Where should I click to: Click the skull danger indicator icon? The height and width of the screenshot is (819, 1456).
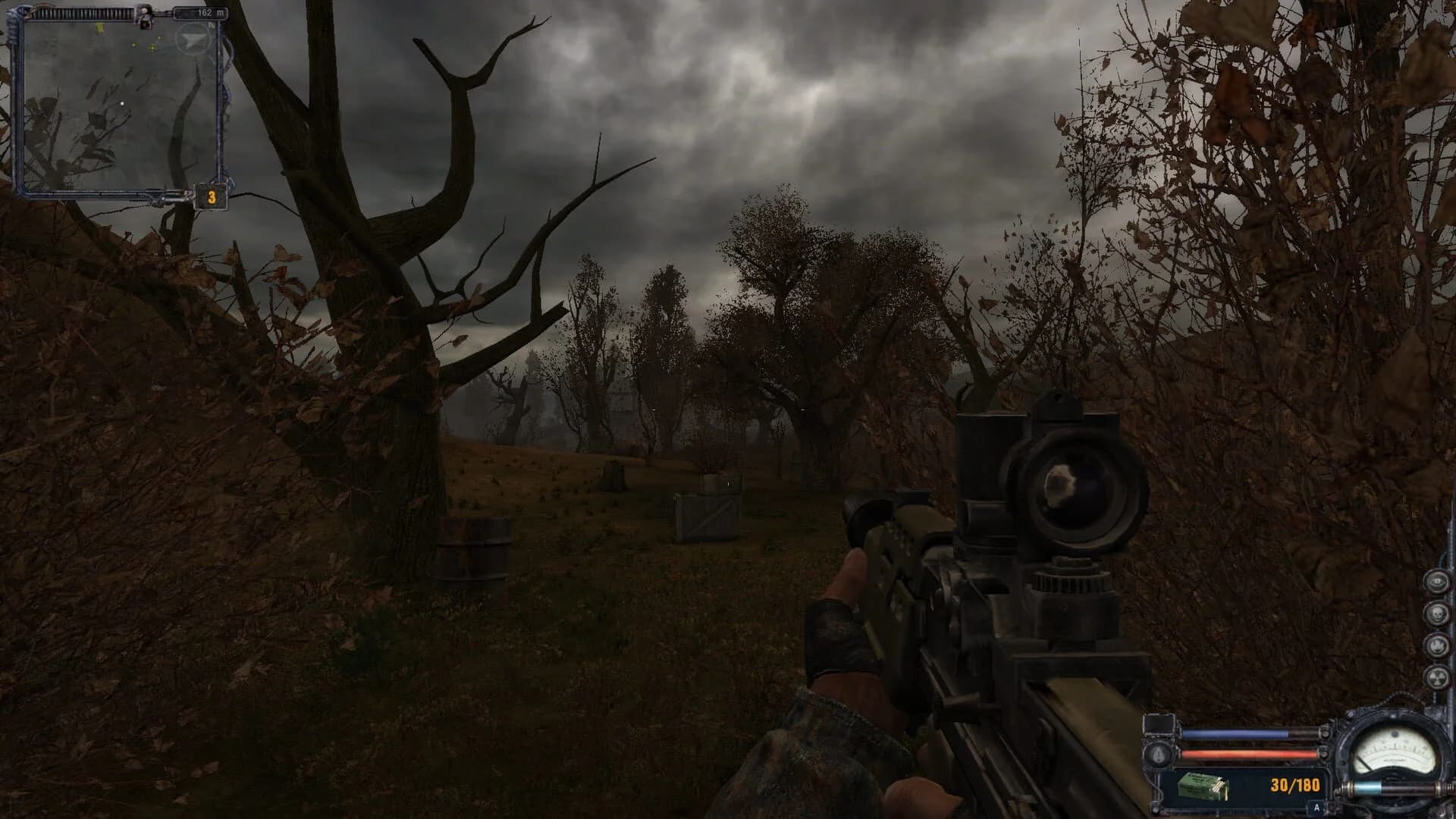coord(1437,613)
